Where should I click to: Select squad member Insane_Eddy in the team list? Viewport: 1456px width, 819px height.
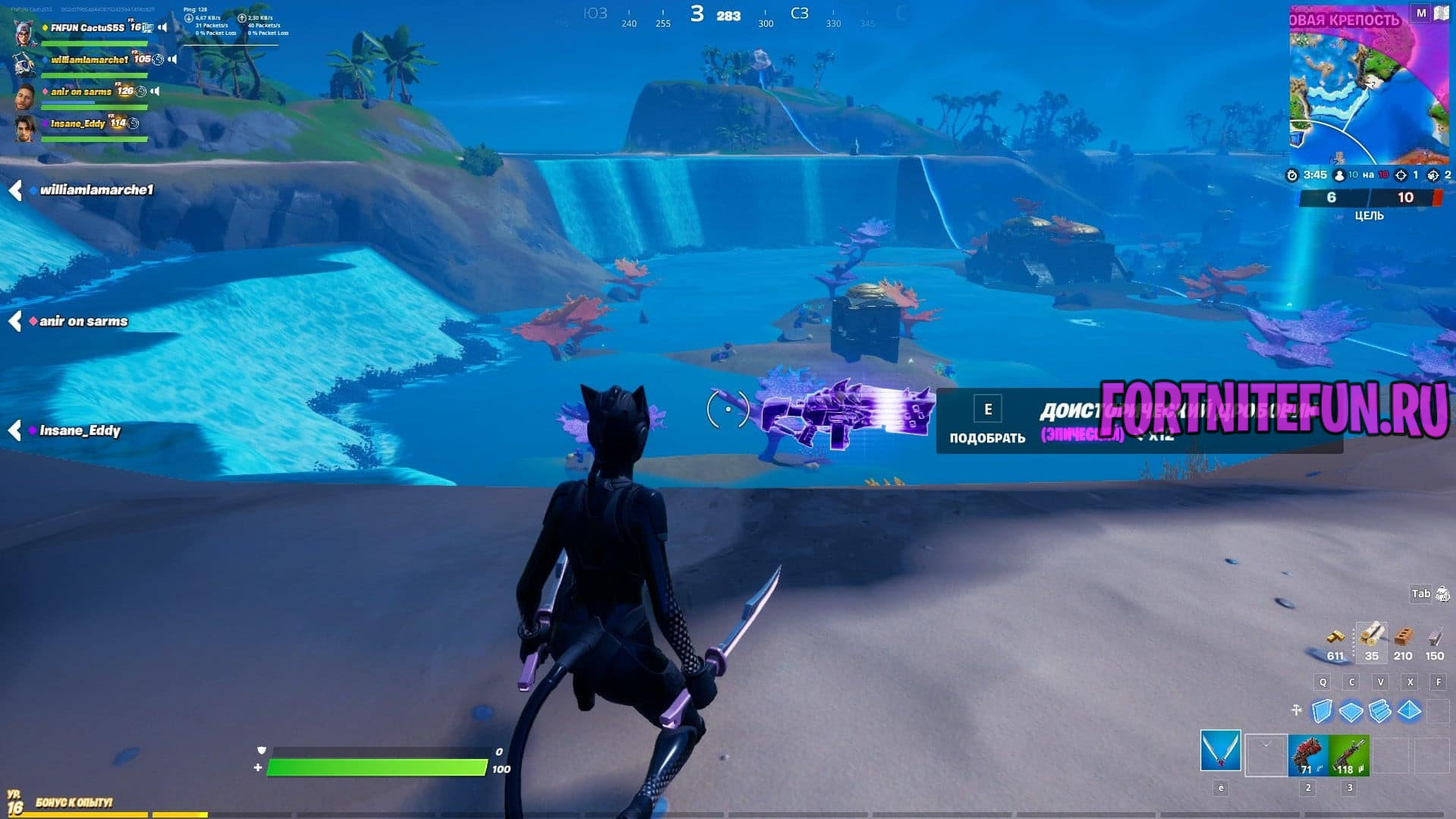[x=77, y=124]
